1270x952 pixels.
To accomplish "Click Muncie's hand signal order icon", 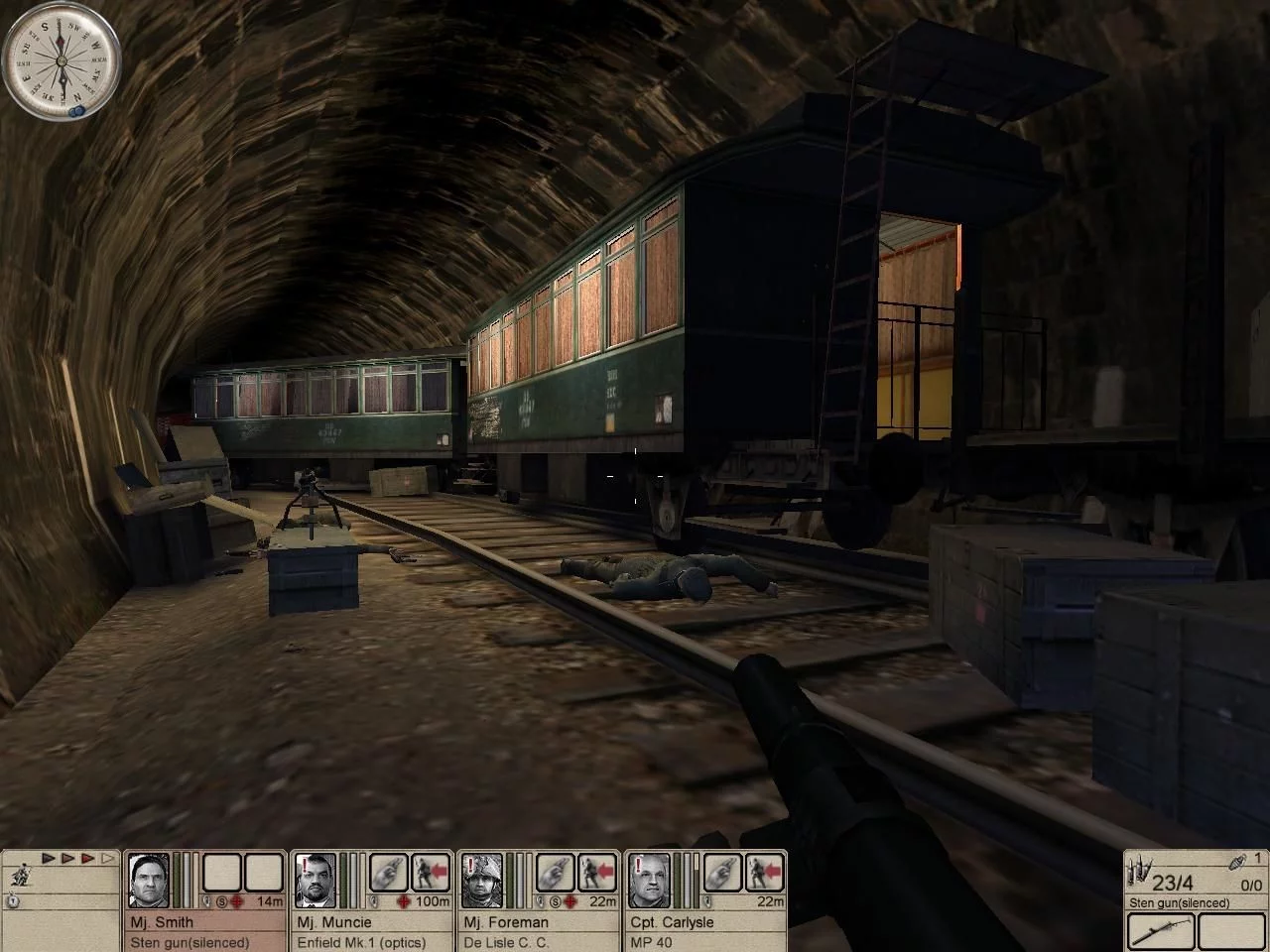I will 388,874.
